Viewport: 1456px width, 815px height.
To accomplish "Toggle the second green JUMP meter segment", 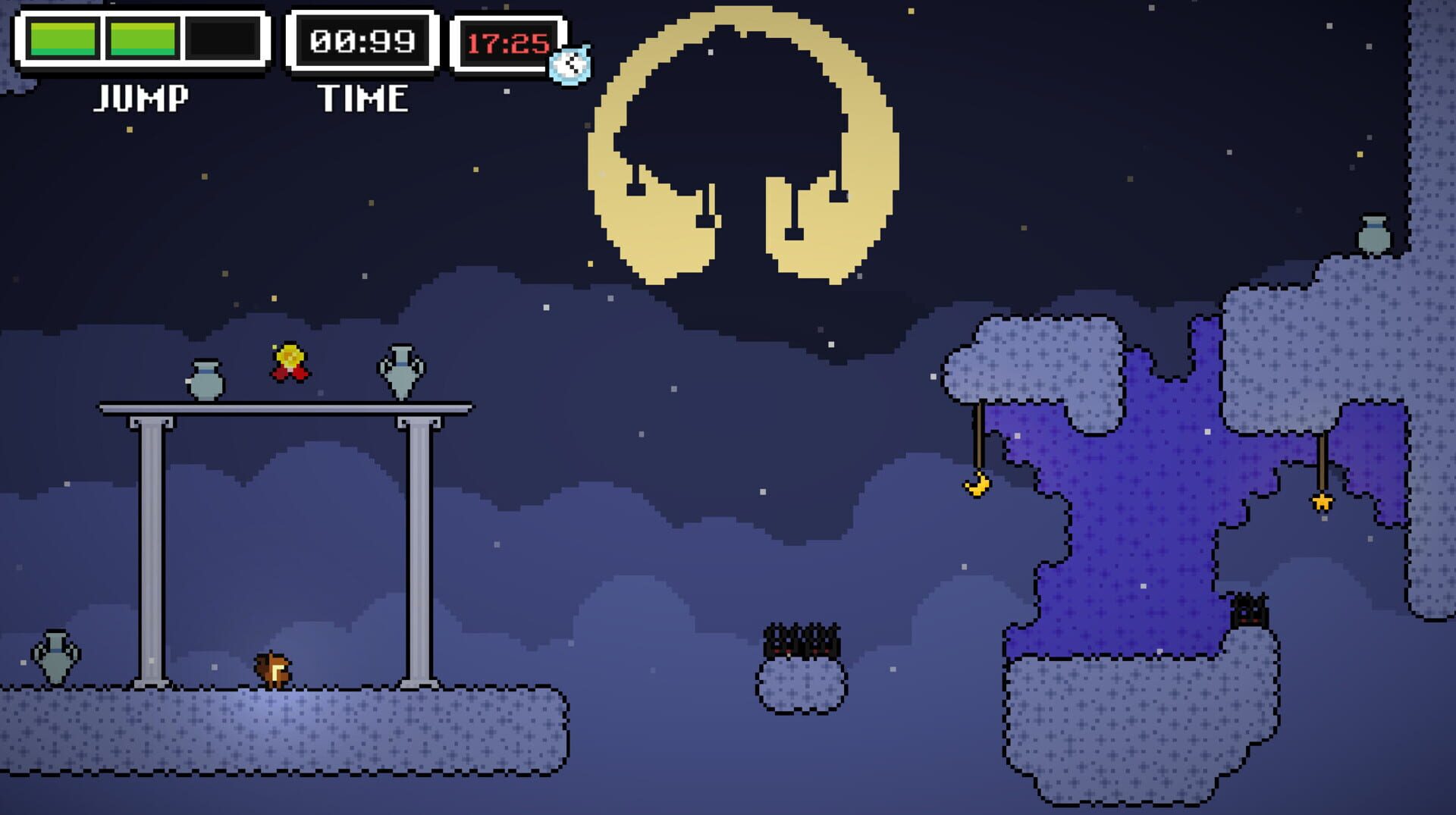I will click(141, 37).
